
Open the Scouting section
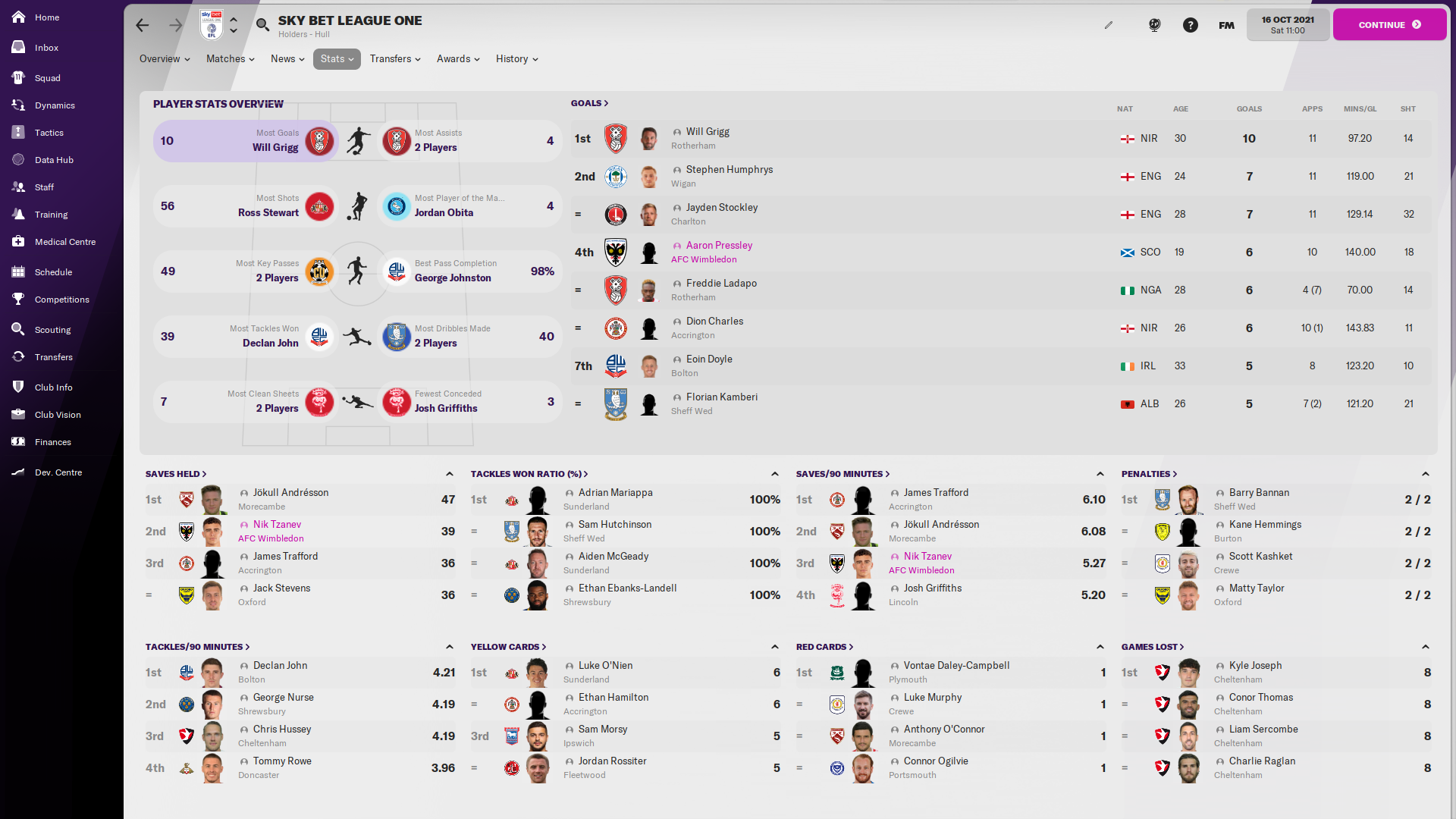[53, 329]
